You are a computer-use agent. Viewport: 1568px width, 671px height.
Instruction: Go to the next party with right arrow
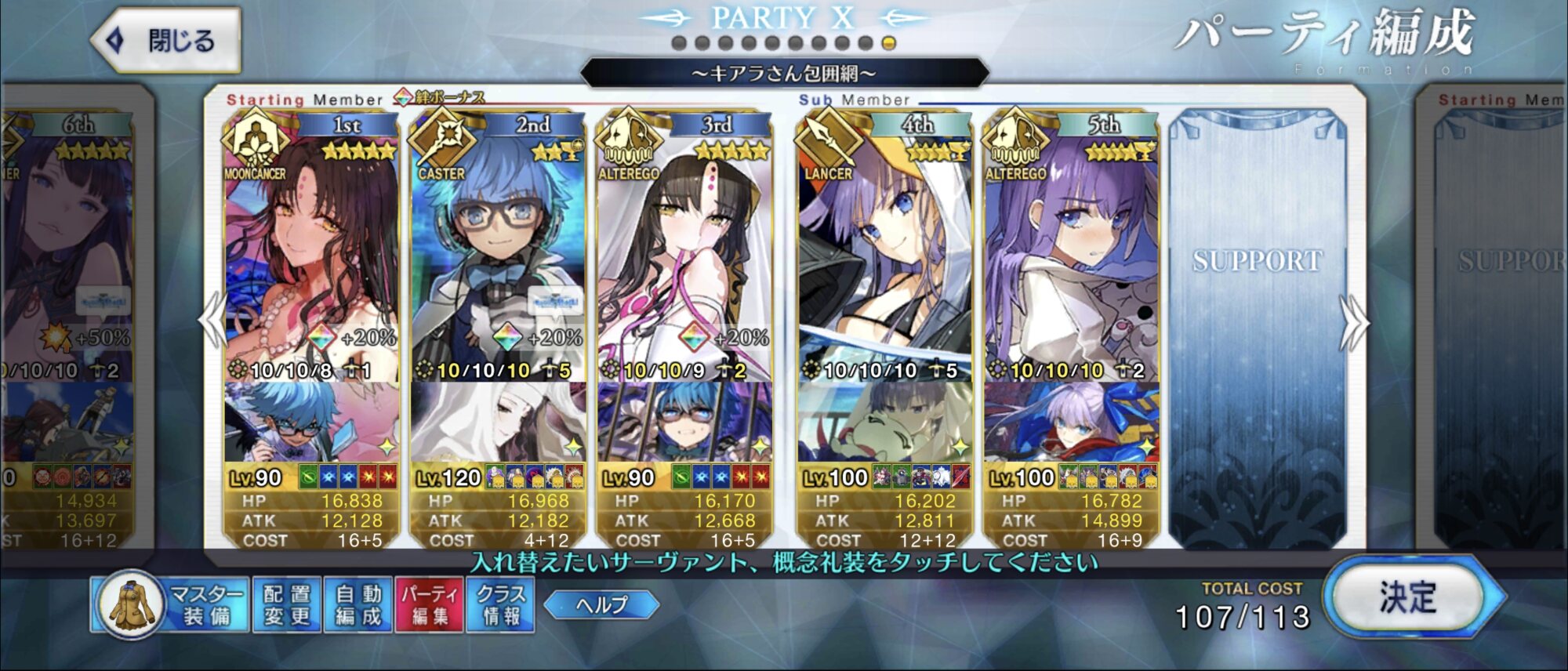pos(1354,323)
